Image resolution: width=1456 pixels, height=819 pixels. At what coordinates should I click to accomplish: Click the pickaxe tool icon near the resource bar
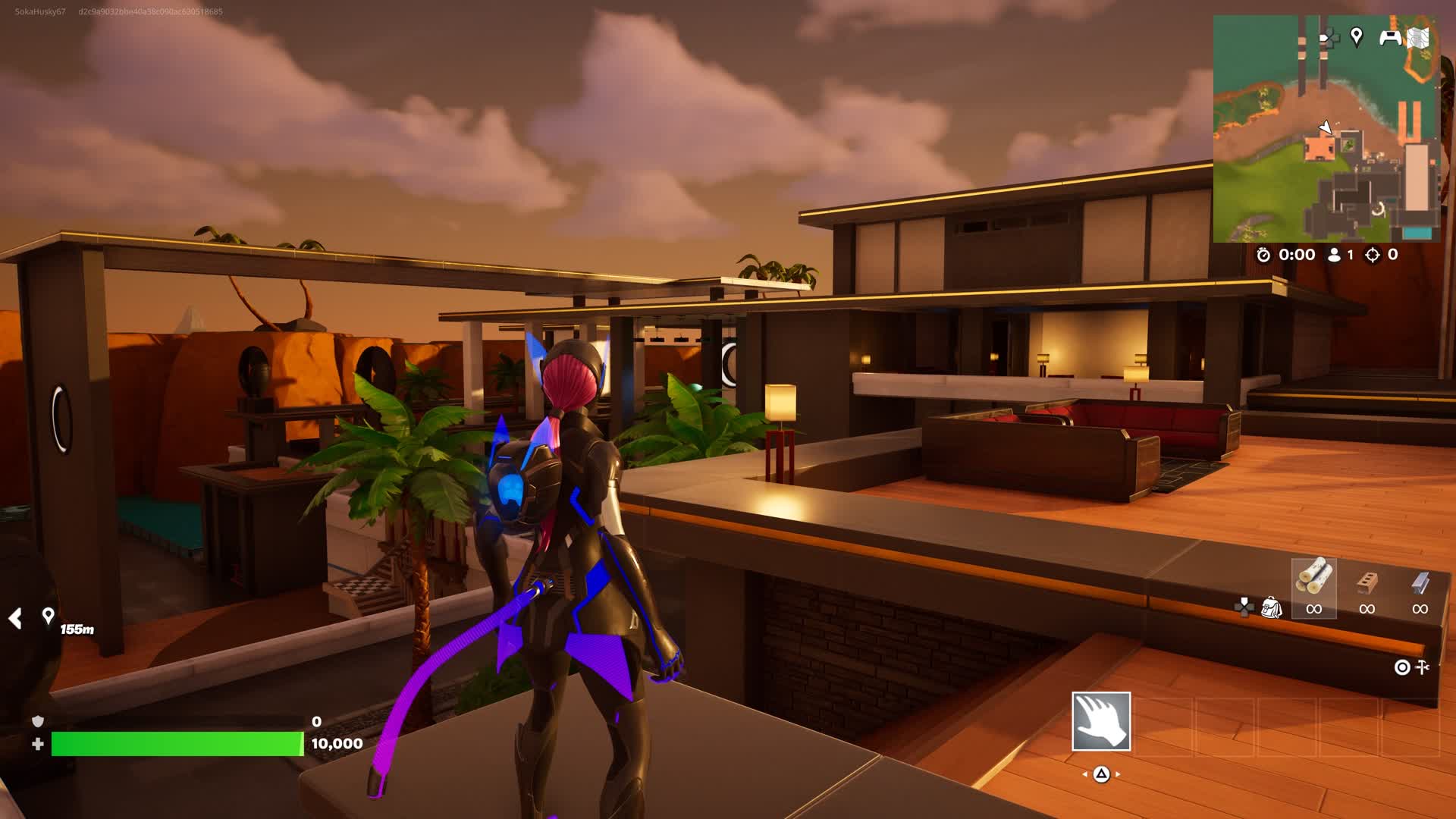1423,667
